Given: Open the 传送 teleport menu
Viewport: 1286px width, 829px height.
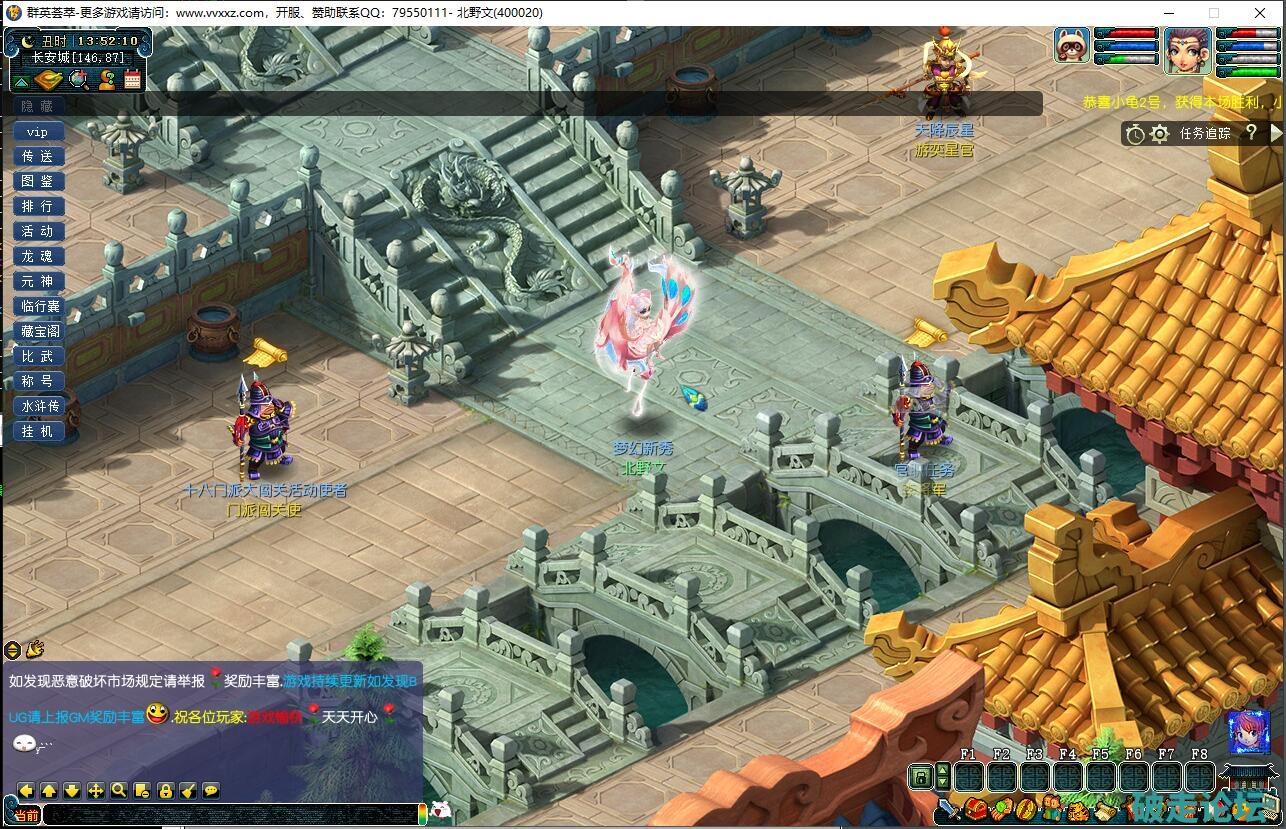Looking at the screenshot, I should pos(38,157).
